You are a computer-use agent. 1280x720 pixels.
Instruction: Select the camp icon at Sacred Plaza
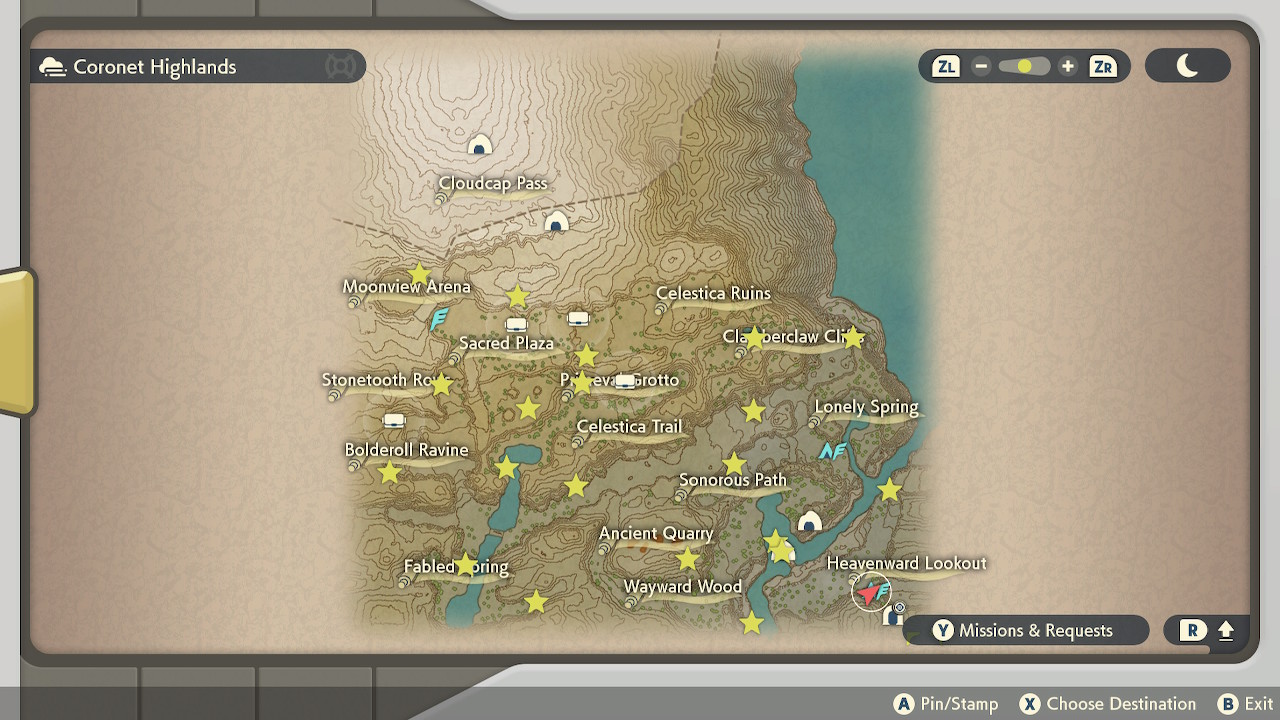point(516,325)
